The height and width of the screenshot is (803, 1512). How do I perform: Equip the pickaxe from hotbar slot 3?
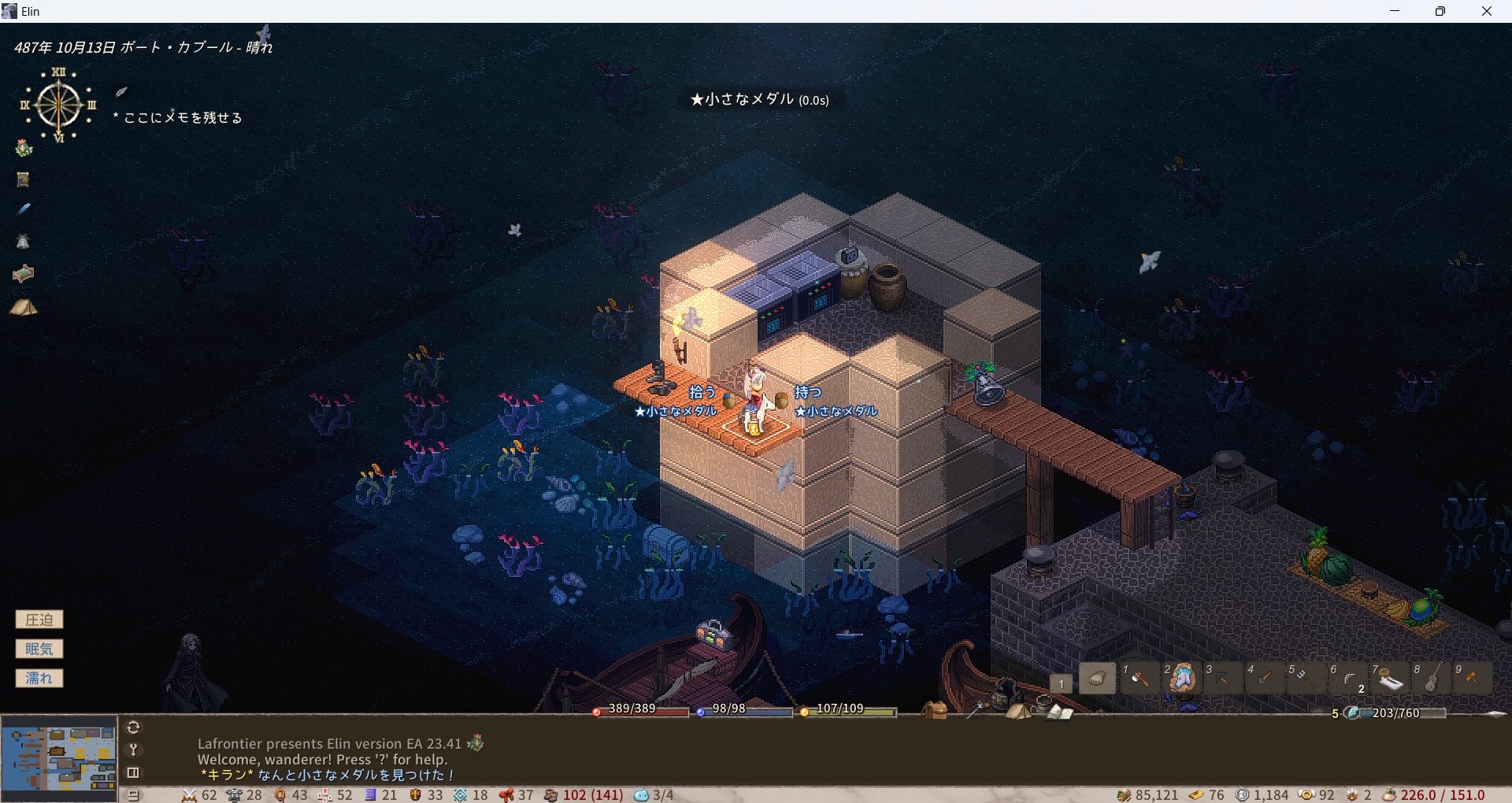click(1223, 678)
